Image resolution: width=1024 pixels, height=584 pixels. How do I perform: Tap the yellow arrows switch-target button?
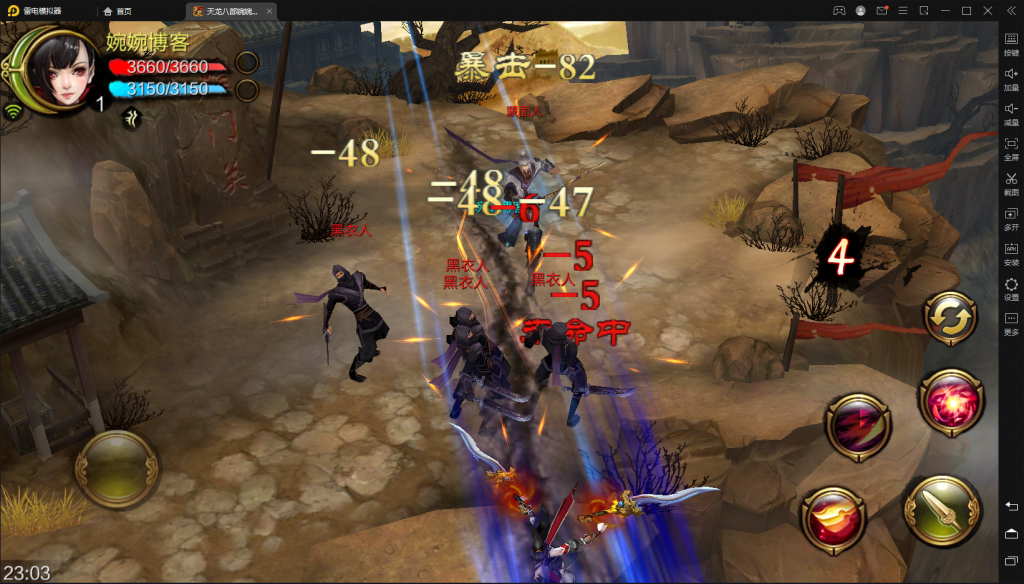point(952,318)
